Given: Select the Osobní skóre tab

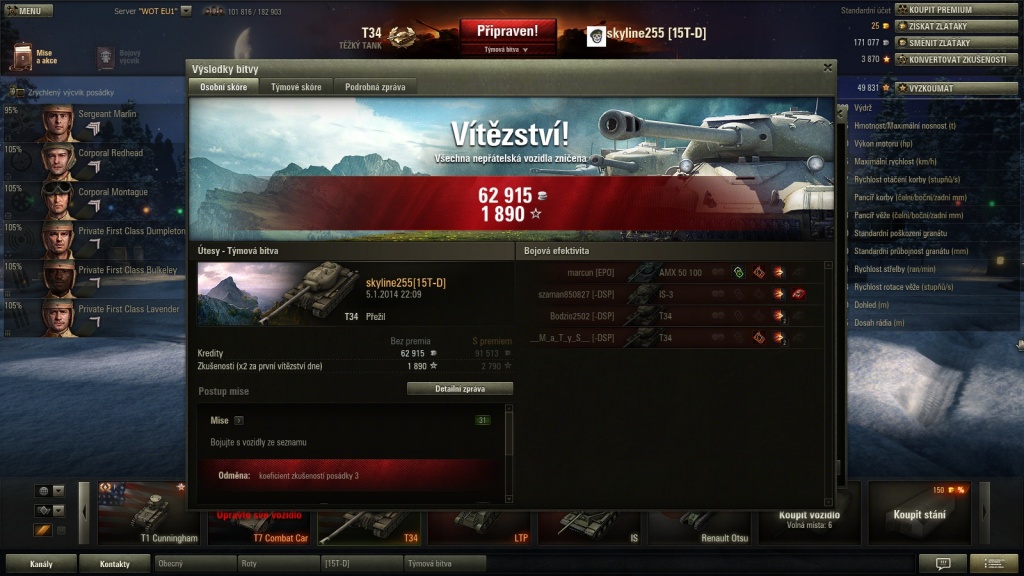Looking at the screenshot, I should [x=224, y=87].
